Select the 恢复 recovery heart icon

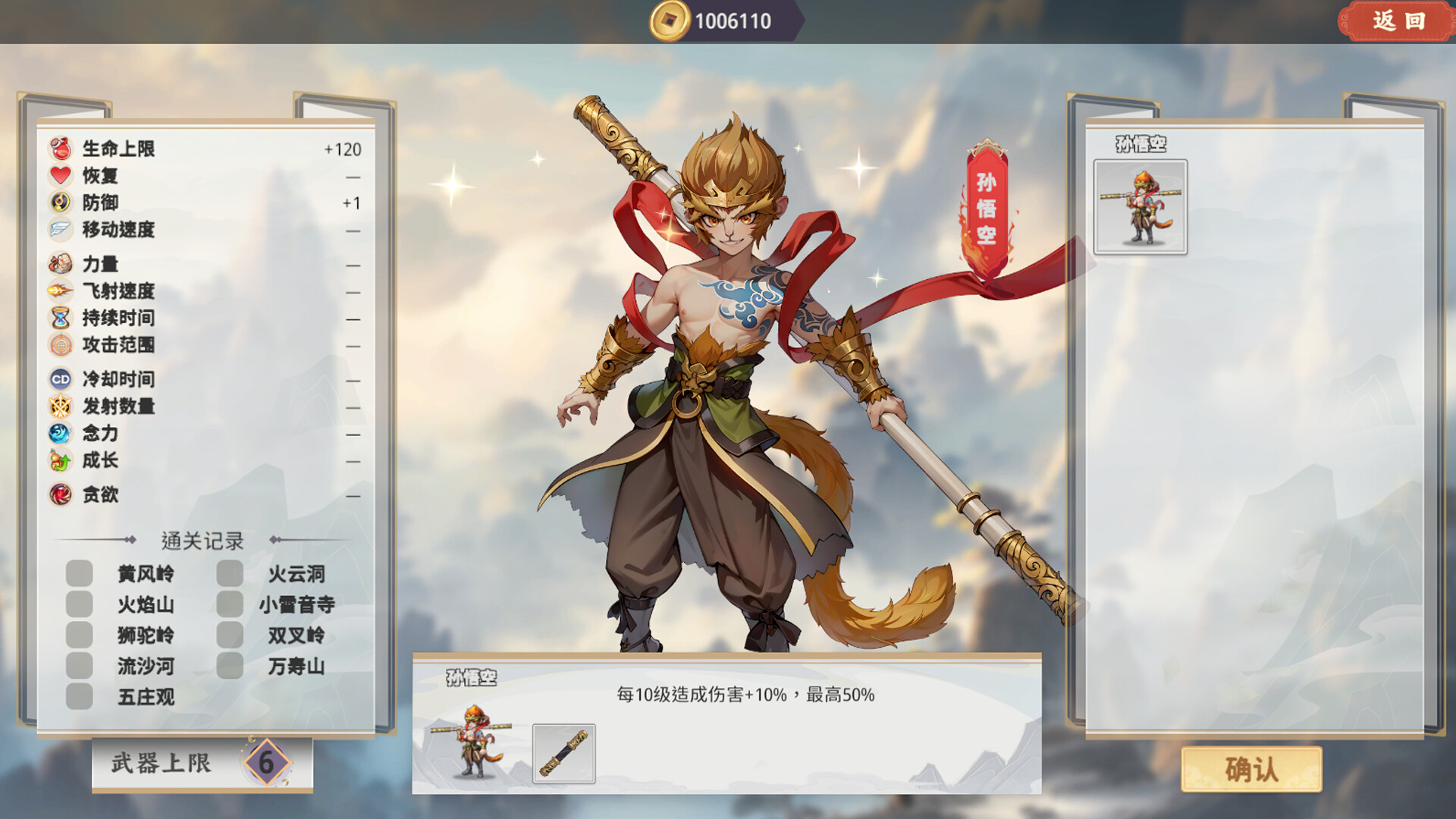point(59,177)
